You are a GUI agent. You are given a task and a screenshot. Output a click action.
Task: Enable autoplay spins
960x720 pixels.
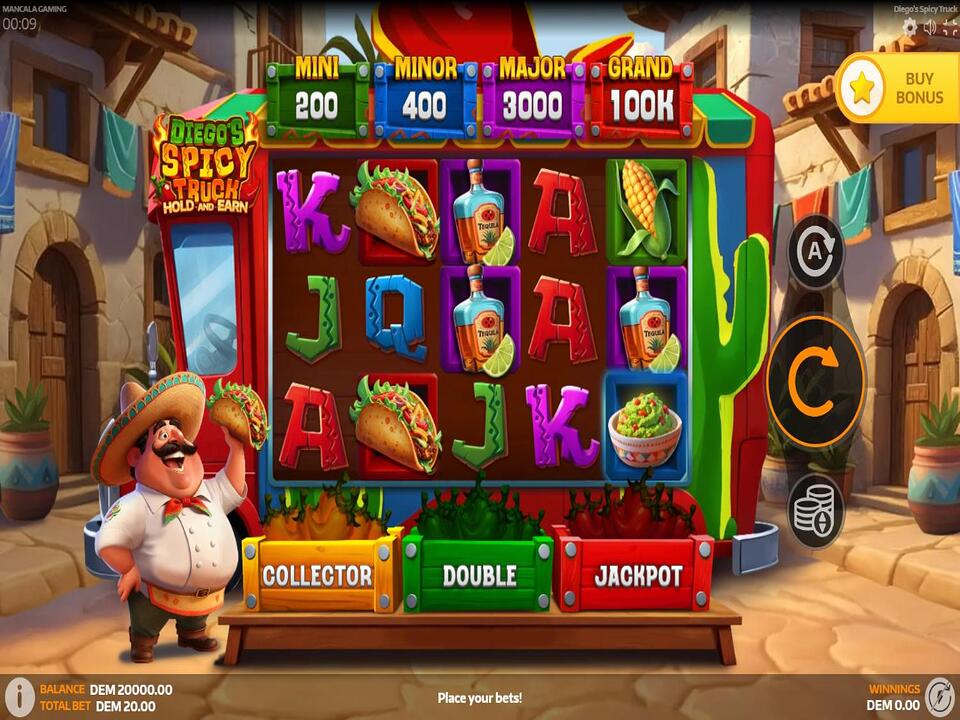(x=815, y=251)
